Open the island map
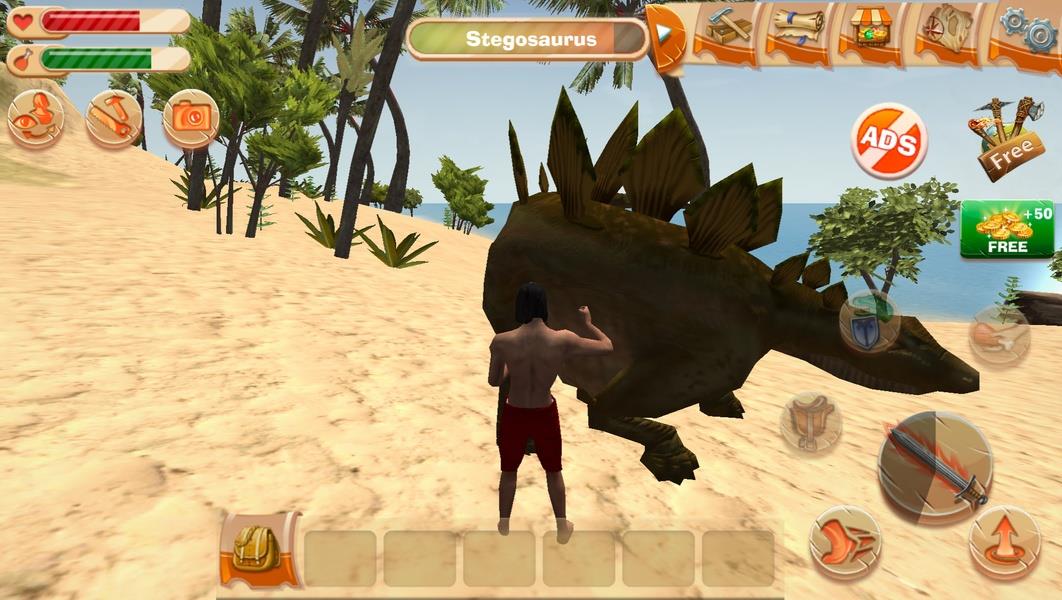 click(948, 30)
